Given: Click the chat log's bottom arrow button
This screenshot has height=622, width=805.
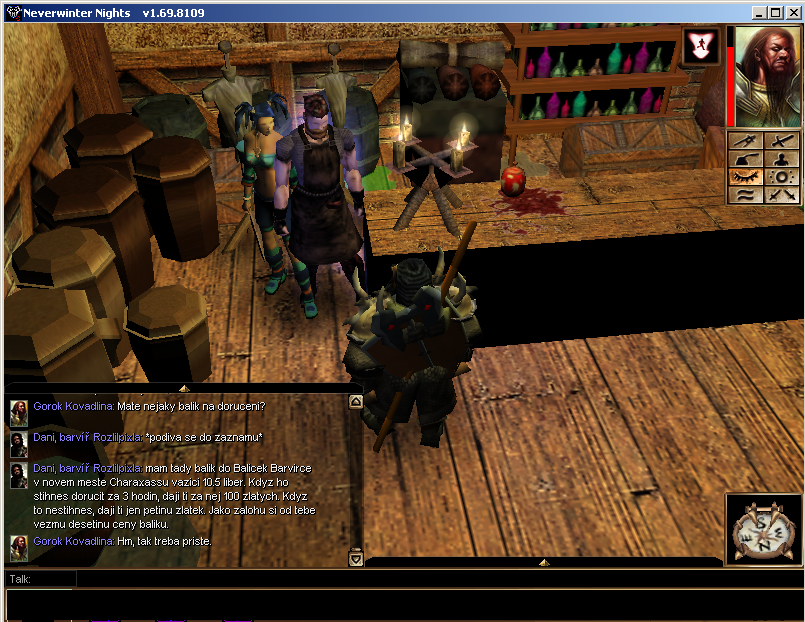Looking at the screenshot, I should tap(356, 560).
